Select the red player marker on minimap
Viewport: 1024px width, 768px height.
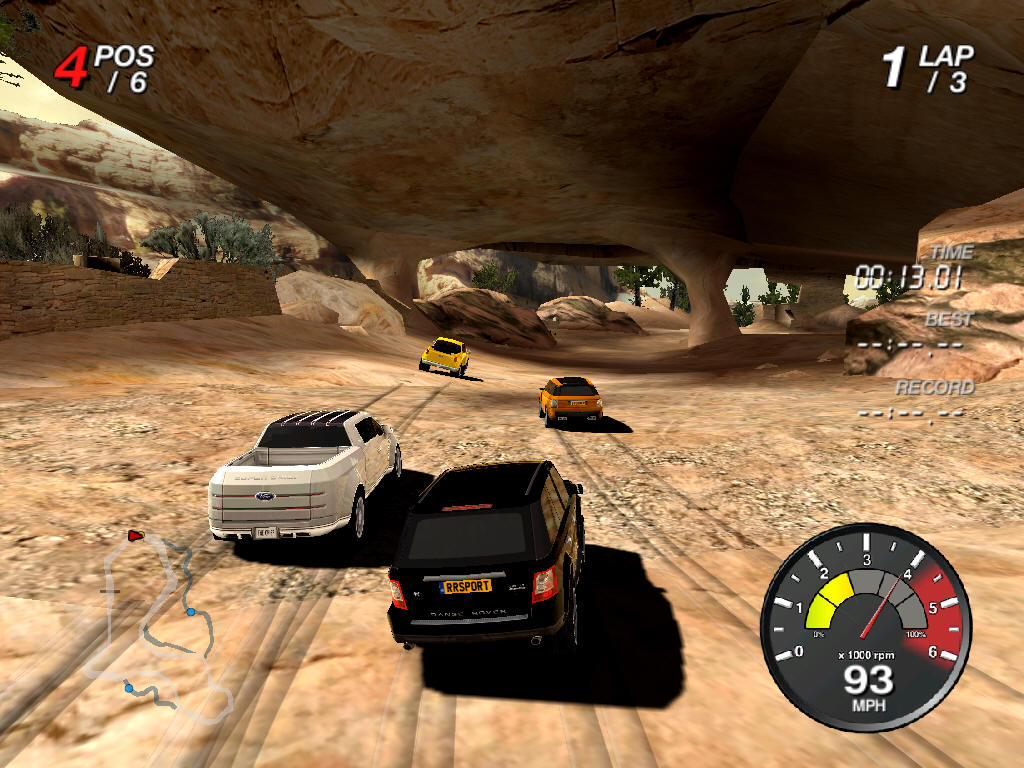pyautogui.click(x=135, y=536)
